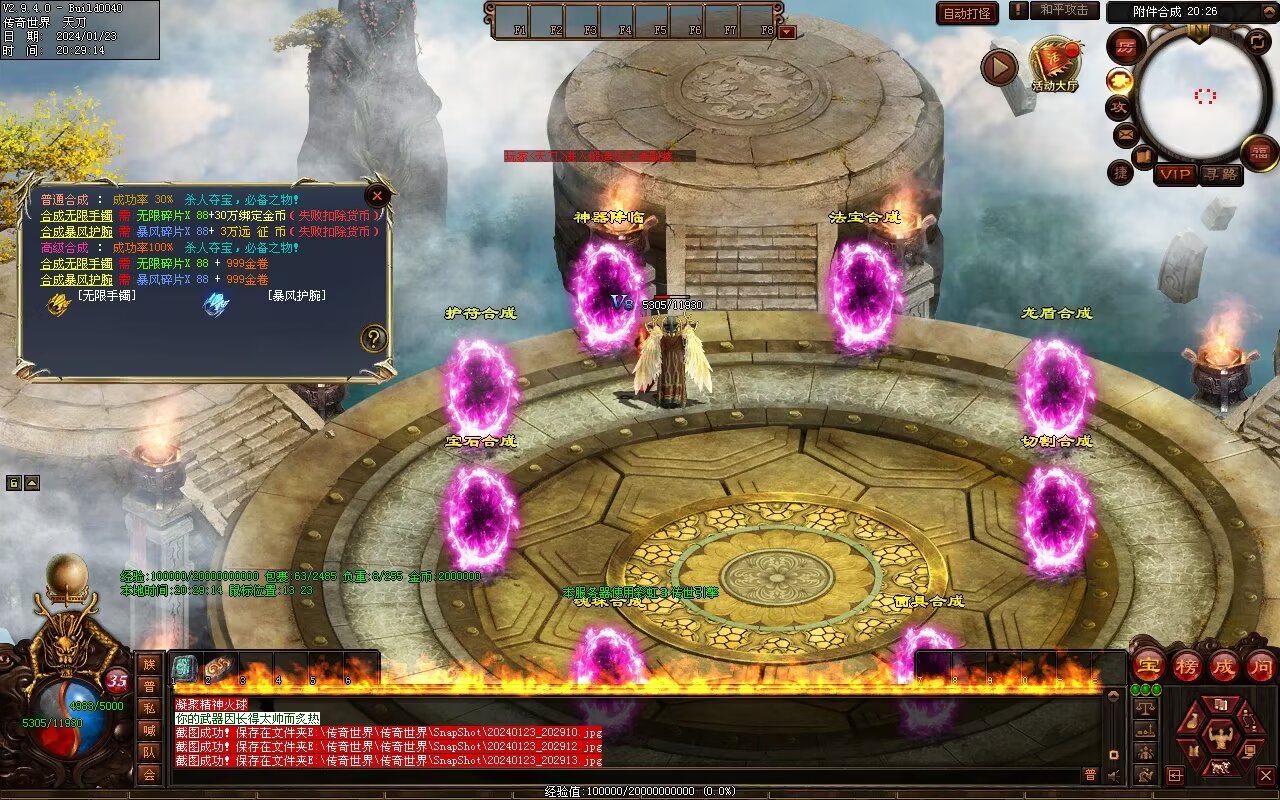Open the 宝 treasure shop button

pos(1148,665)
